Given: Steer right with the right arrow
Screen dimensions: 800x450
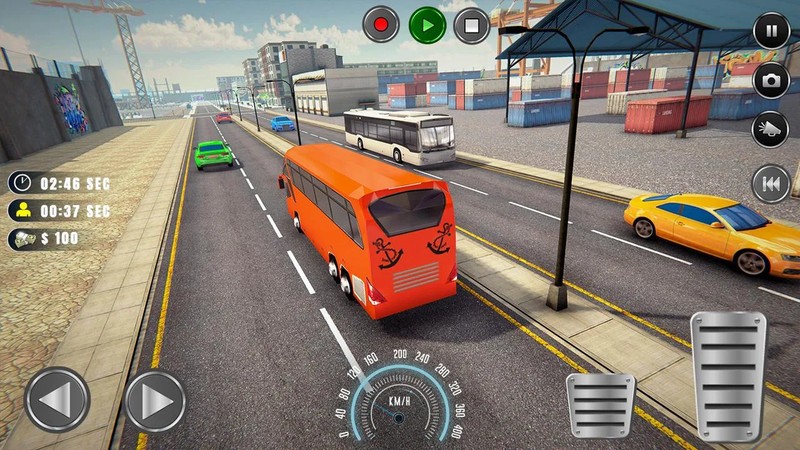Looking at the screenshot, I should [x=155, y=400].
